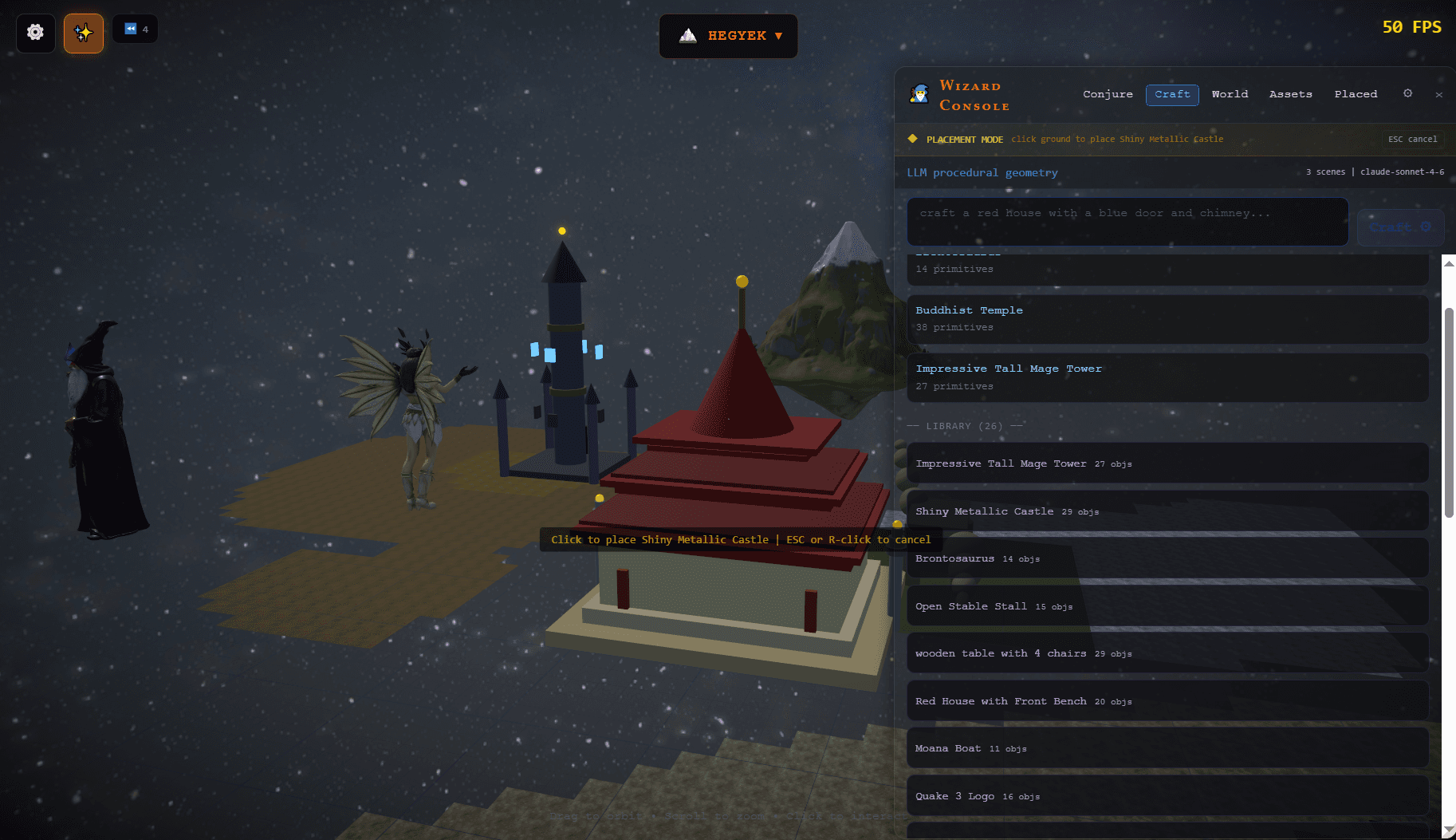Switch to the World tab

[1230, 94]
